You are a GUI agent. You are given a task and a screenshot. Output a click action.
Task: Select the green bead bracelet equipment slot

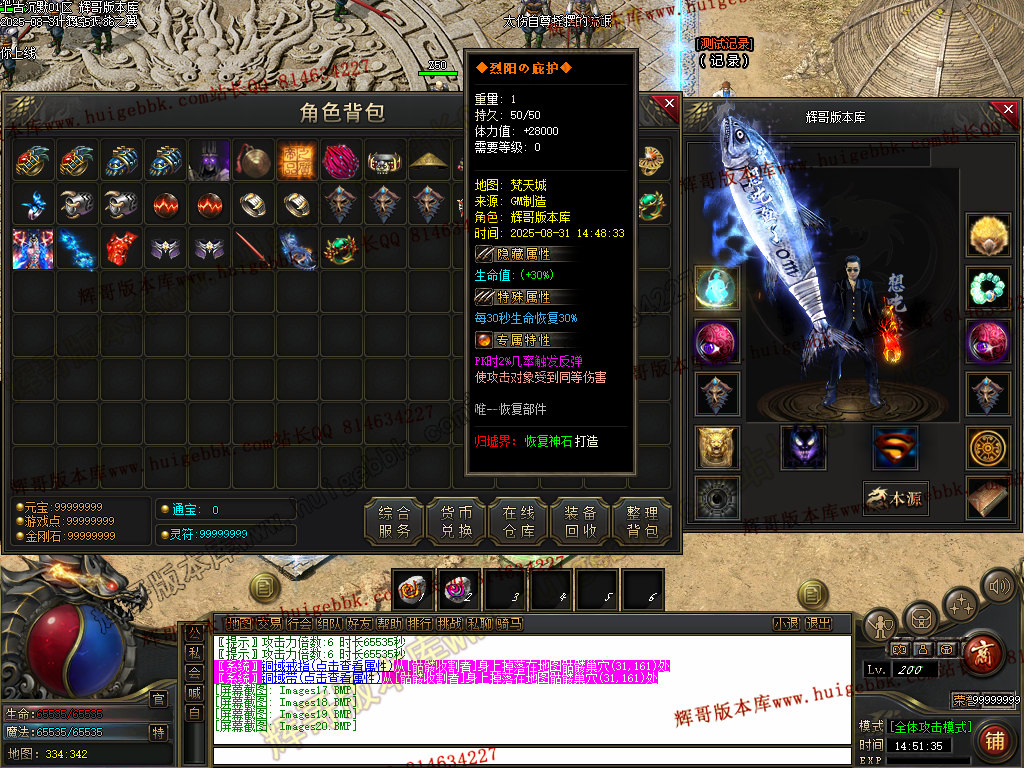pyautogui.click(x=988, y=289)
